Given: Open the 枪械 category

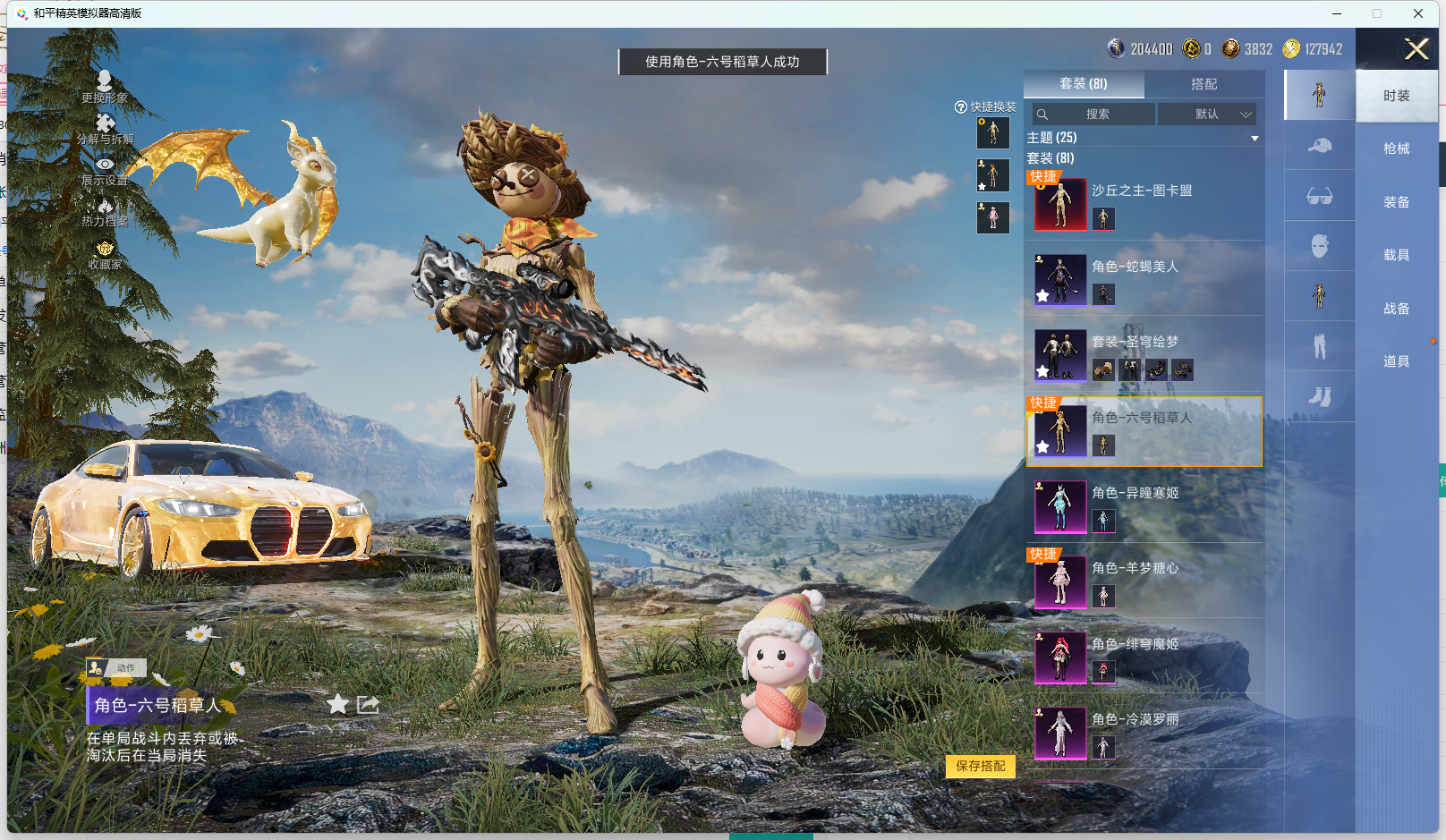Looking at the screenshot, I should click(1396, 148).
